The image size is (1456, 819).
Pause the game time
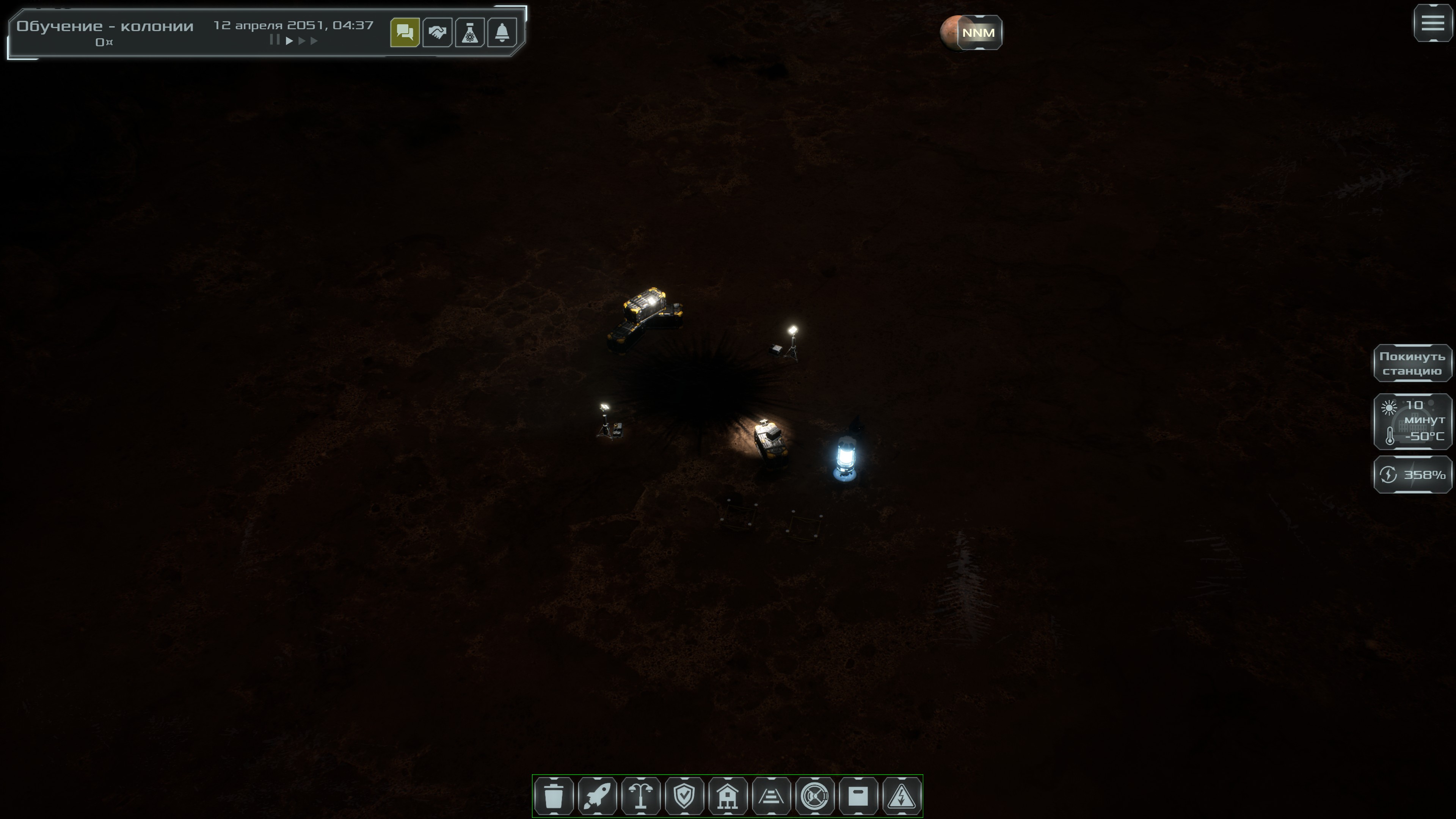coord(275,40)
